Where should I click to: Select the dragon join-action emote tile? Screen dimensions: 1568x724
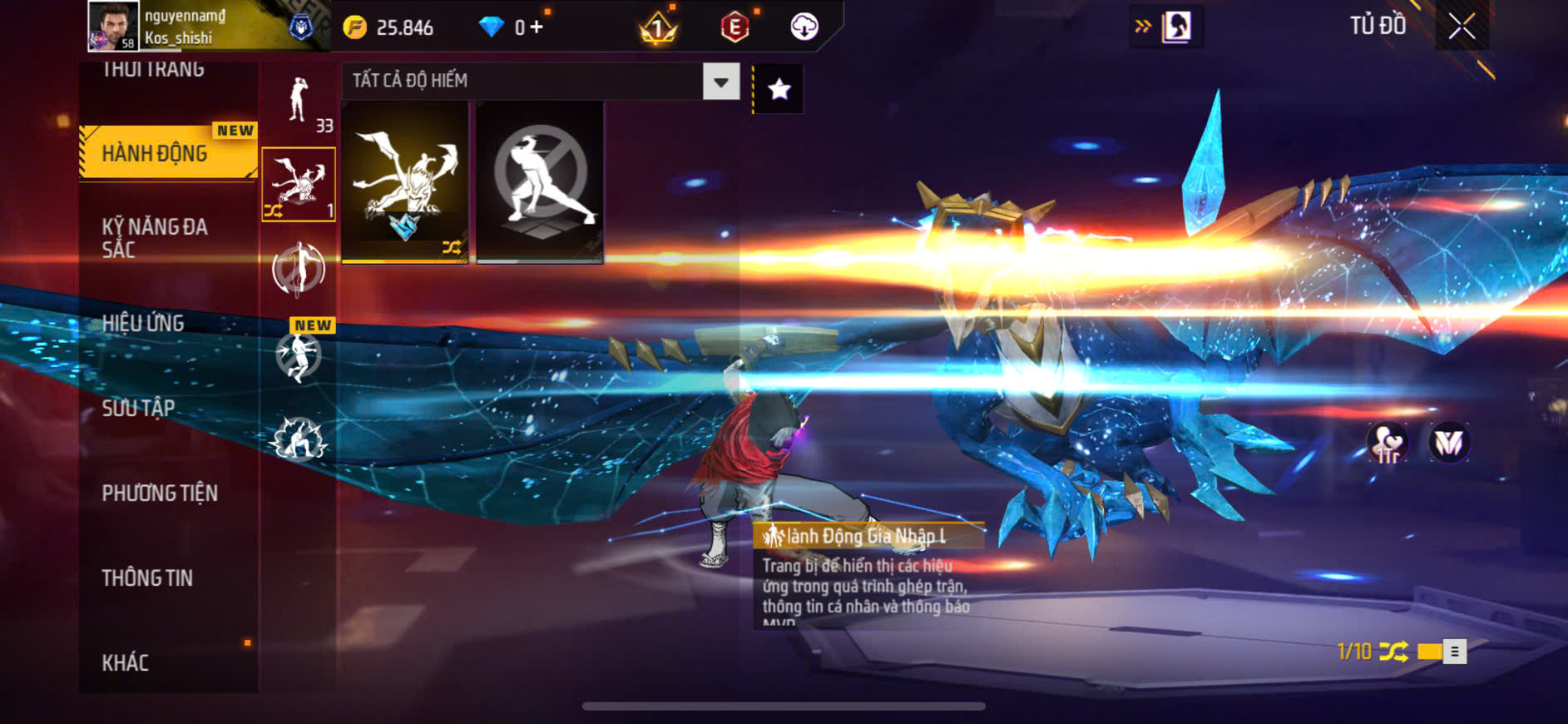coord(405,182)
